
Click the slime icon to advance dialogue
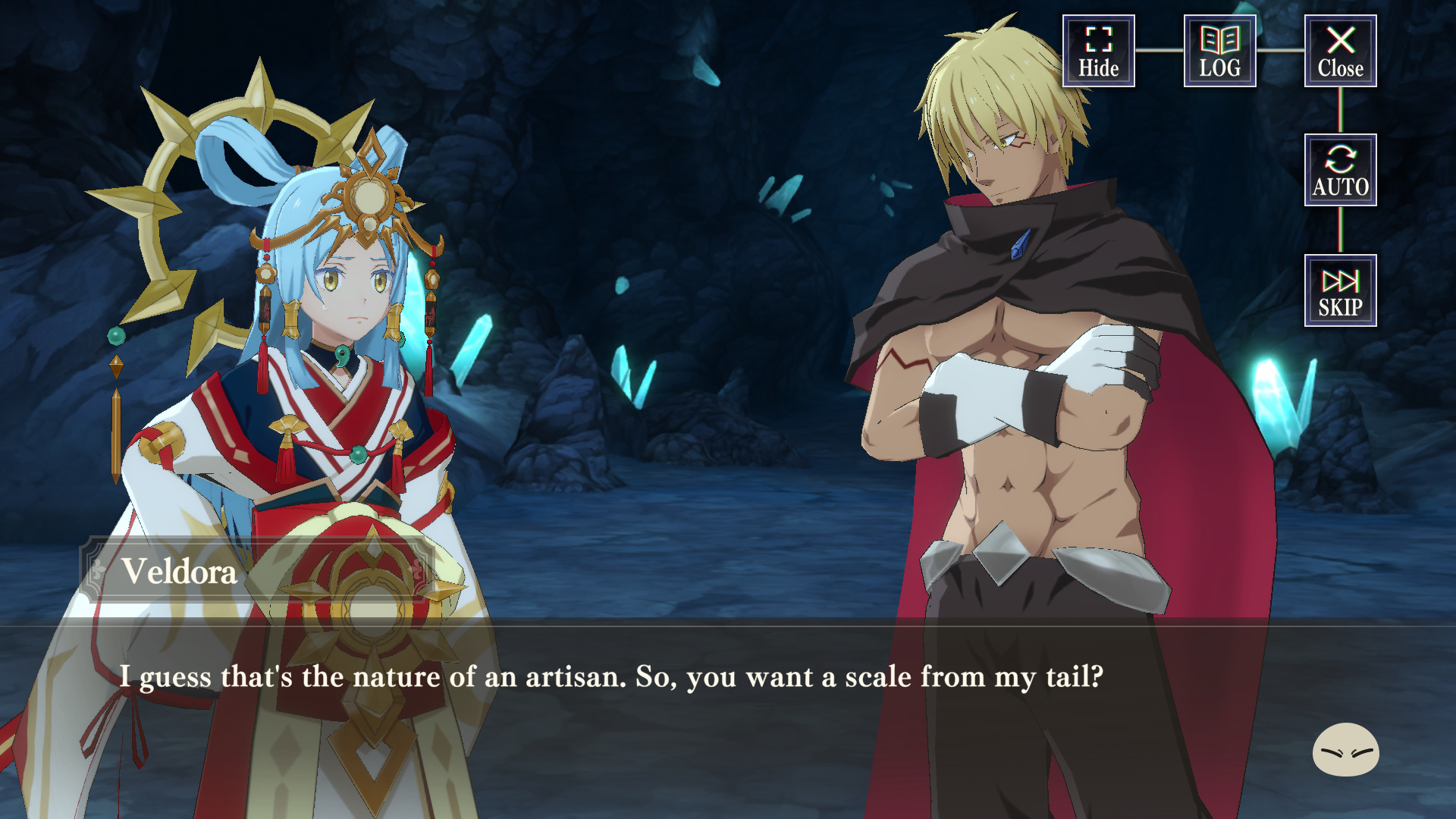tap(1345, 749)
